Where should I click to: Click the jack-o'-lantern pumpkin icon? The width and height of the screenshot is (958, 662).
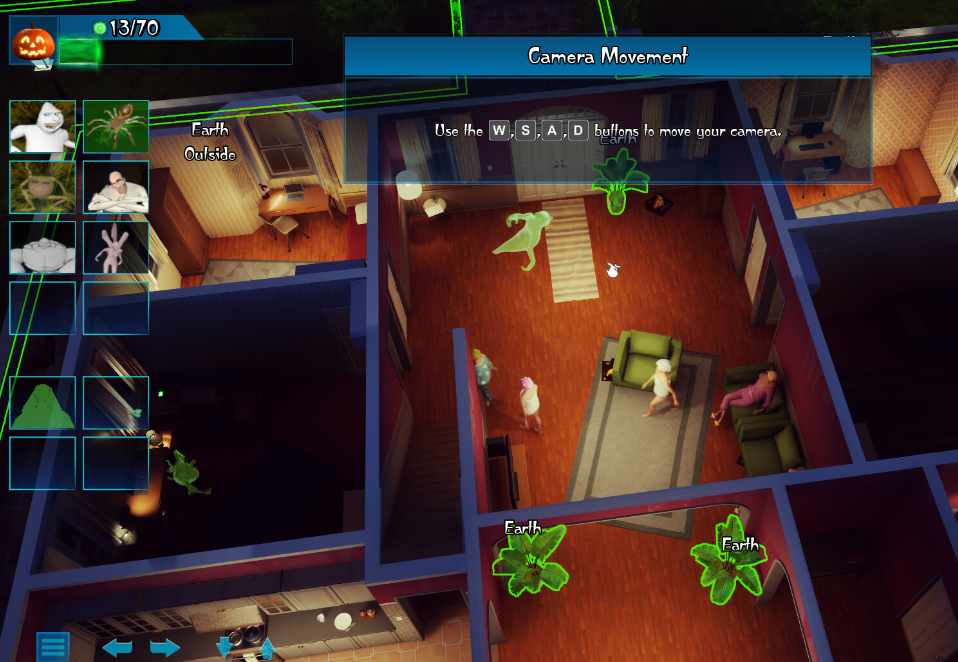(31, 42)
